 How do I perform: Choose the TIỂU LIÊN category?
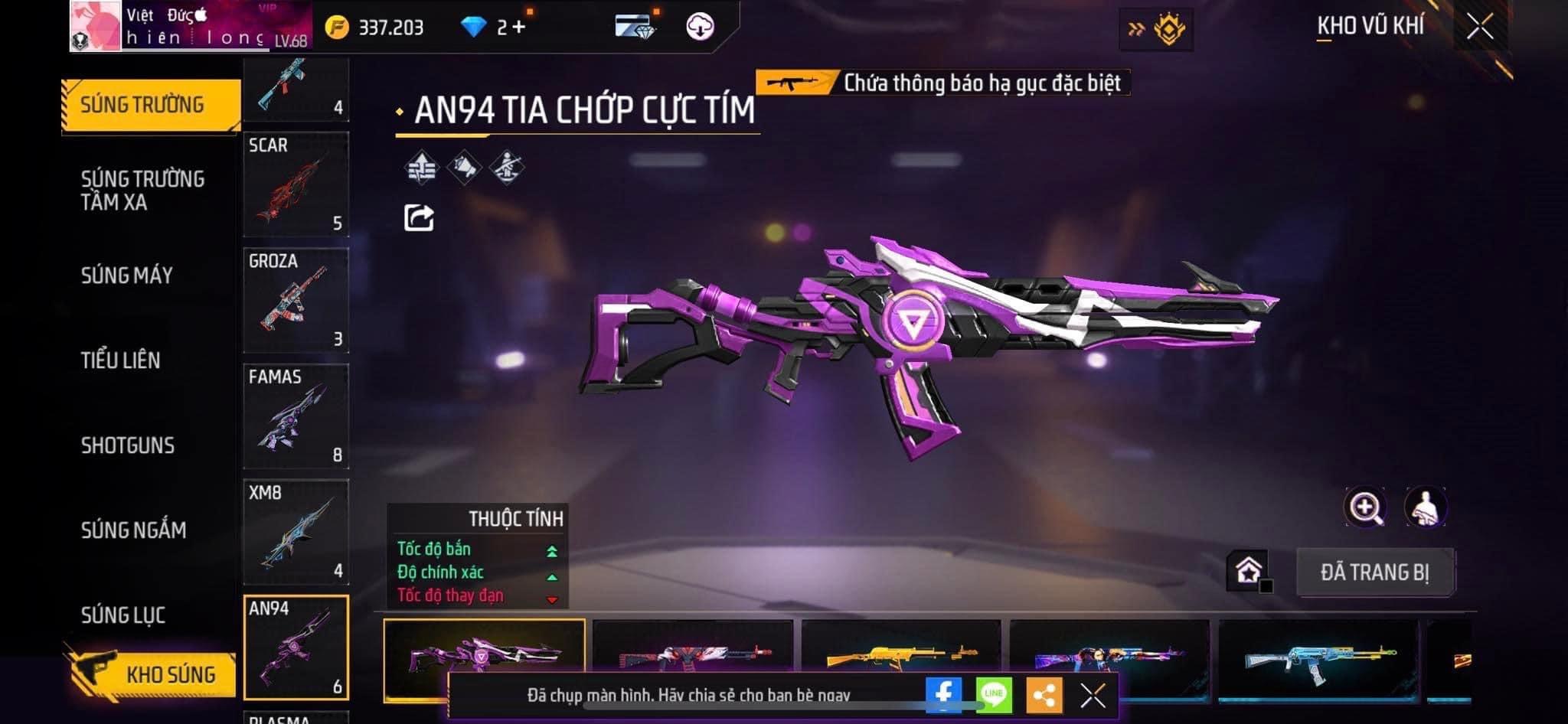click(x=121, y=360)
